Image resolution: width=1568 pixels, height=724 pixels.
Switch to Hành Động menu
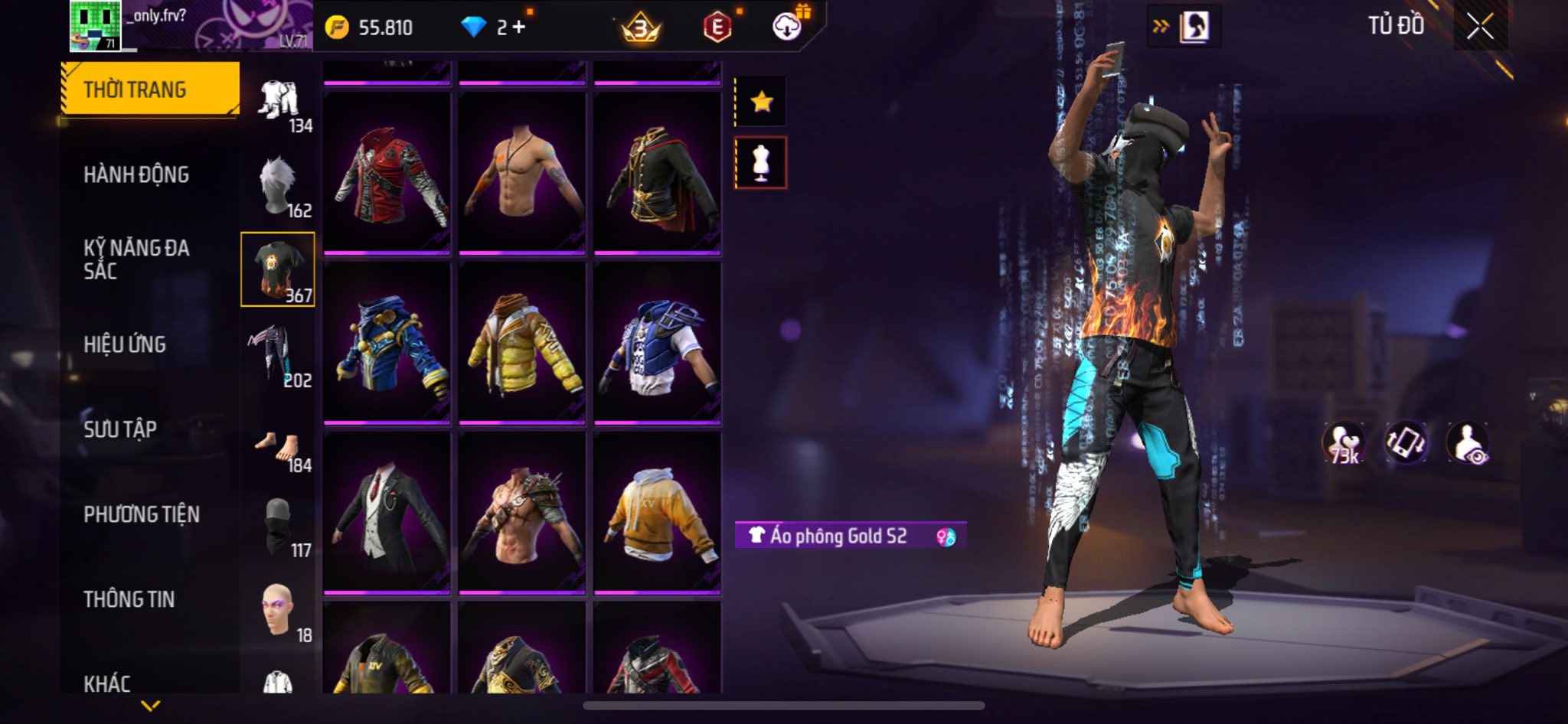tap(136, 174)
